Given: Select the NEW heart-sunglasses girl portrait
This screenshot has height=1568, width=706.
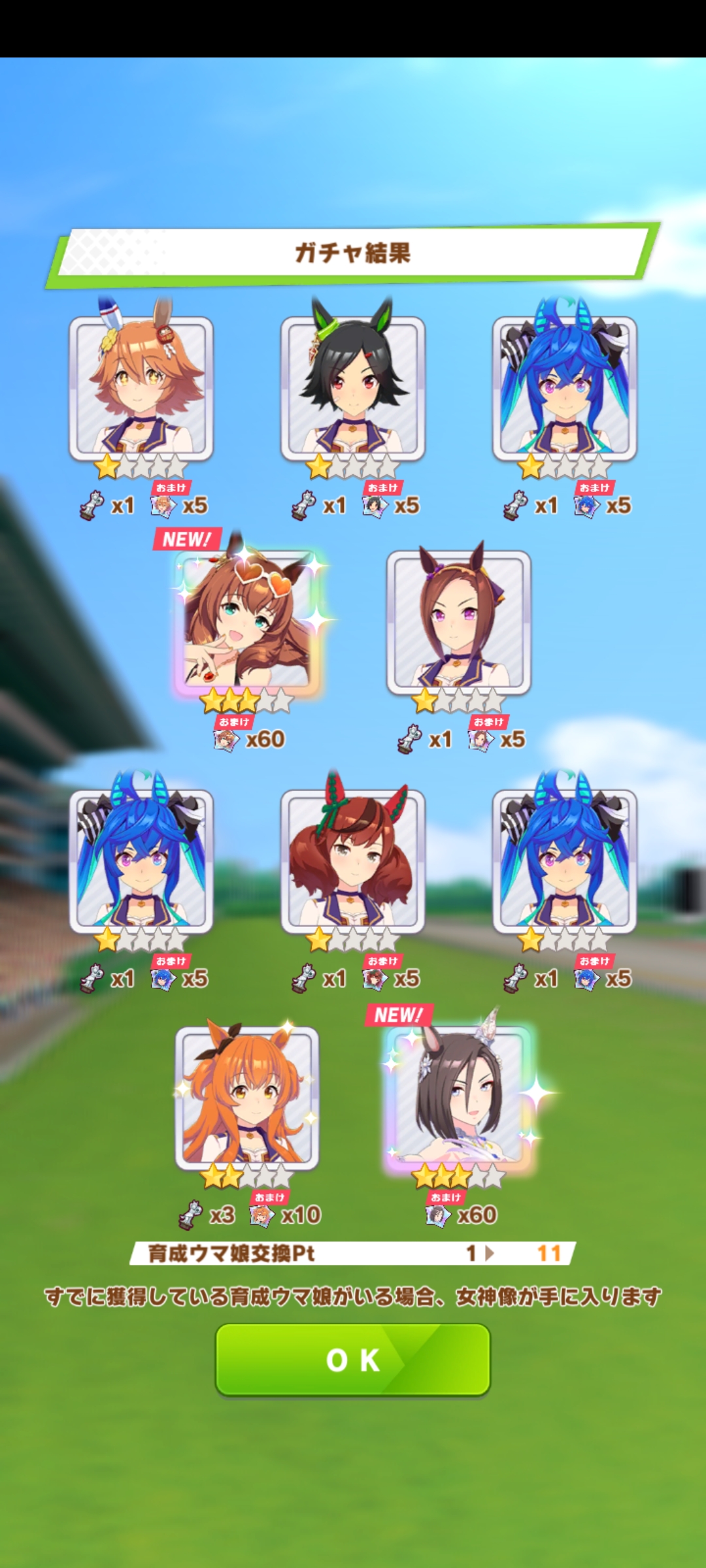Looking at the screenshot, I should pos(248,621).
